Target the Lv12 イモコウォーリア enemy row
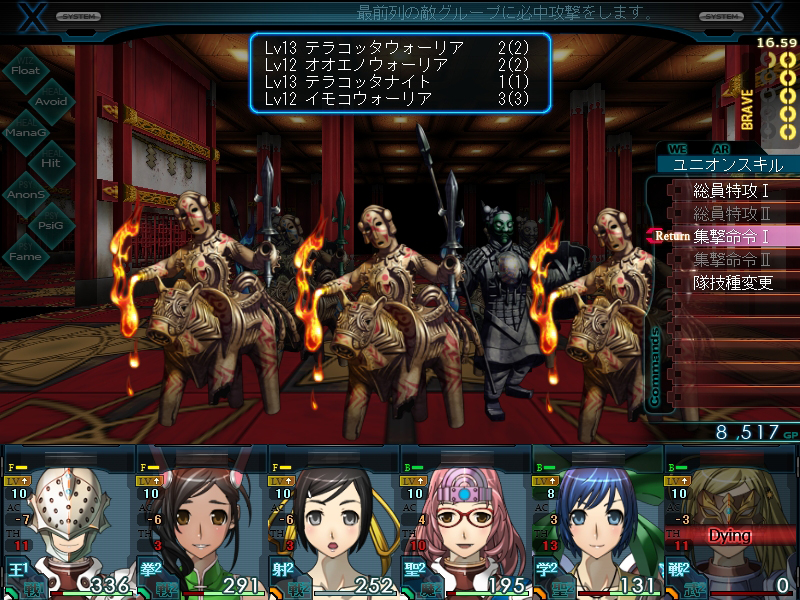Image resolution: width=800 pixels, height=600 pixels. click(398, 99)
